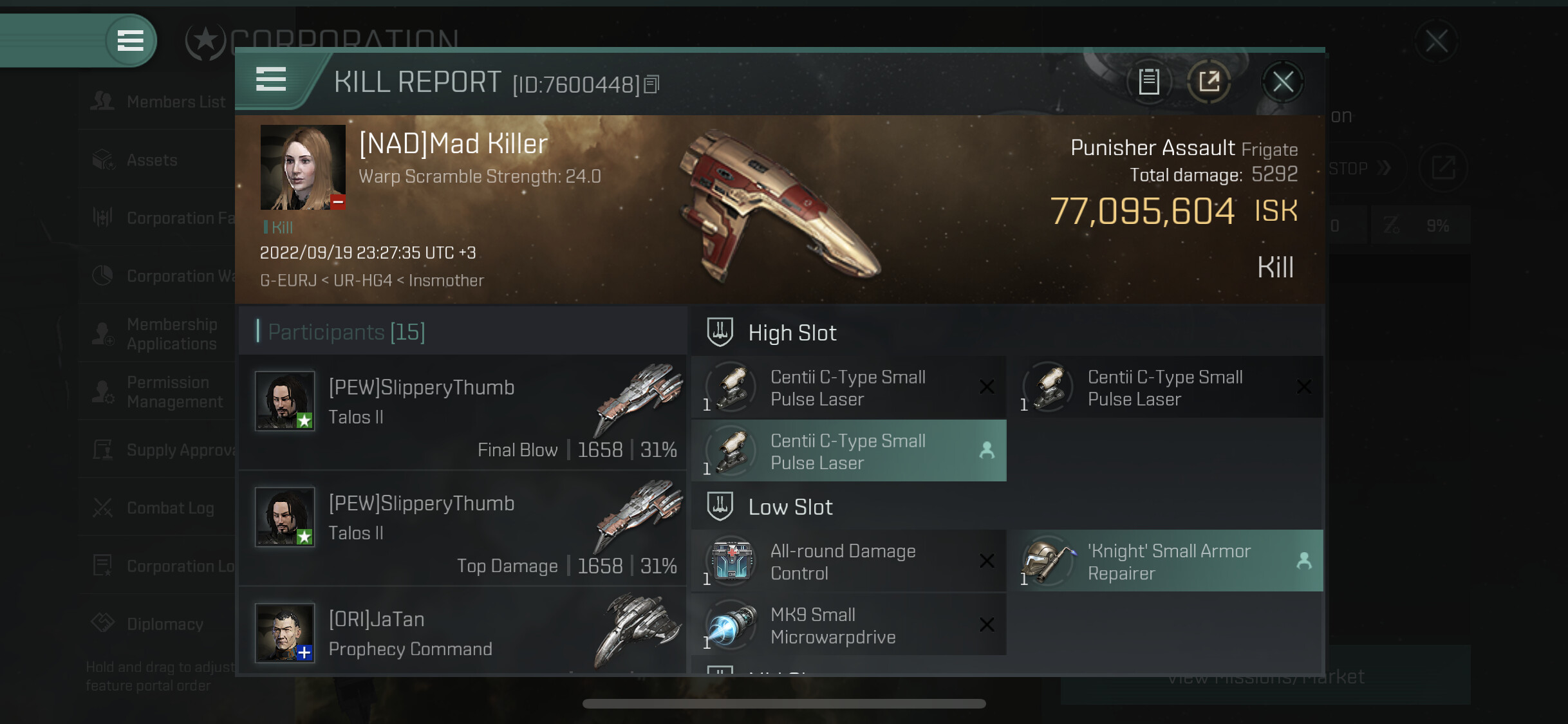
Task: Select the Top Damage participant row
Action: tap(462, 528)
